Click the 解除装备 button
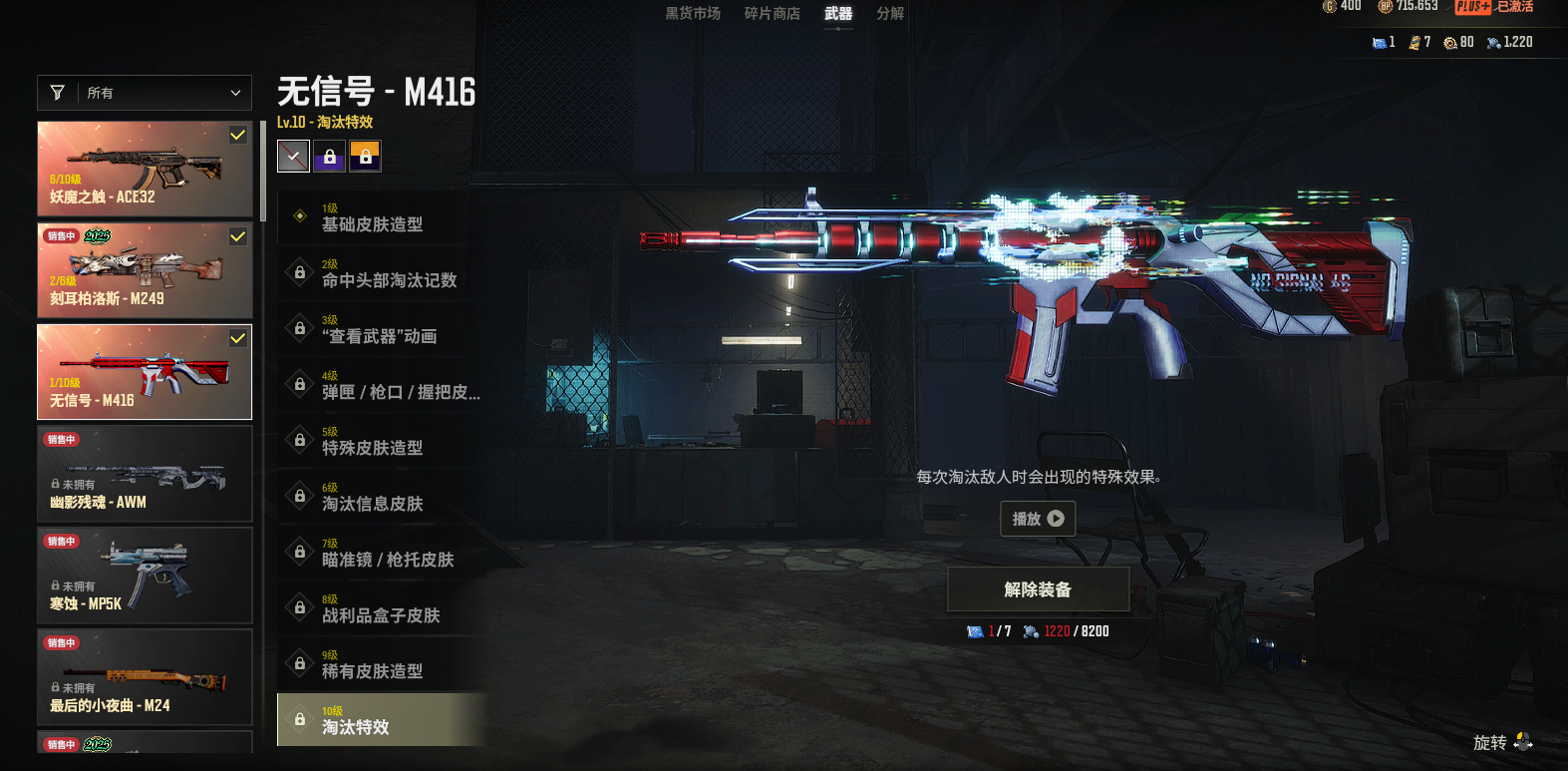Viewport: 1568px width, 771px height. coord(1038,589)
